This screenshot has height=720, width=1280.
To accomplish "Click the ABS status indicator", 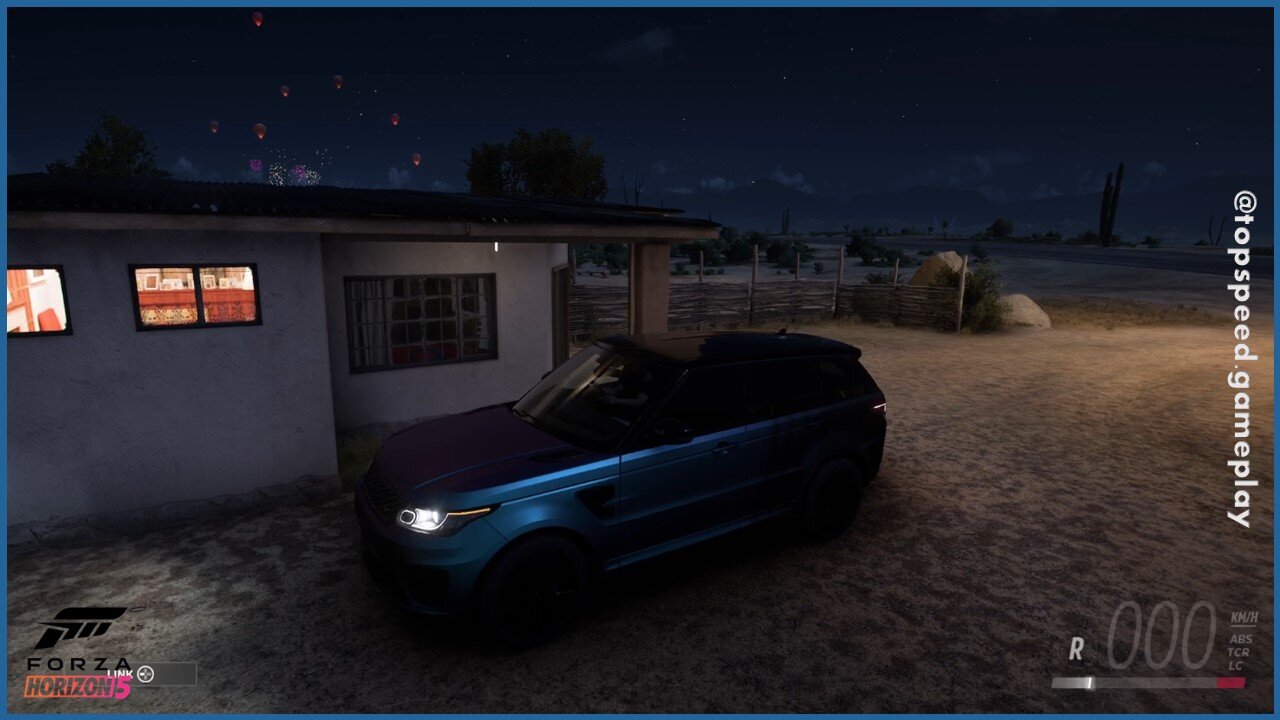I will tap(1241, 639).
